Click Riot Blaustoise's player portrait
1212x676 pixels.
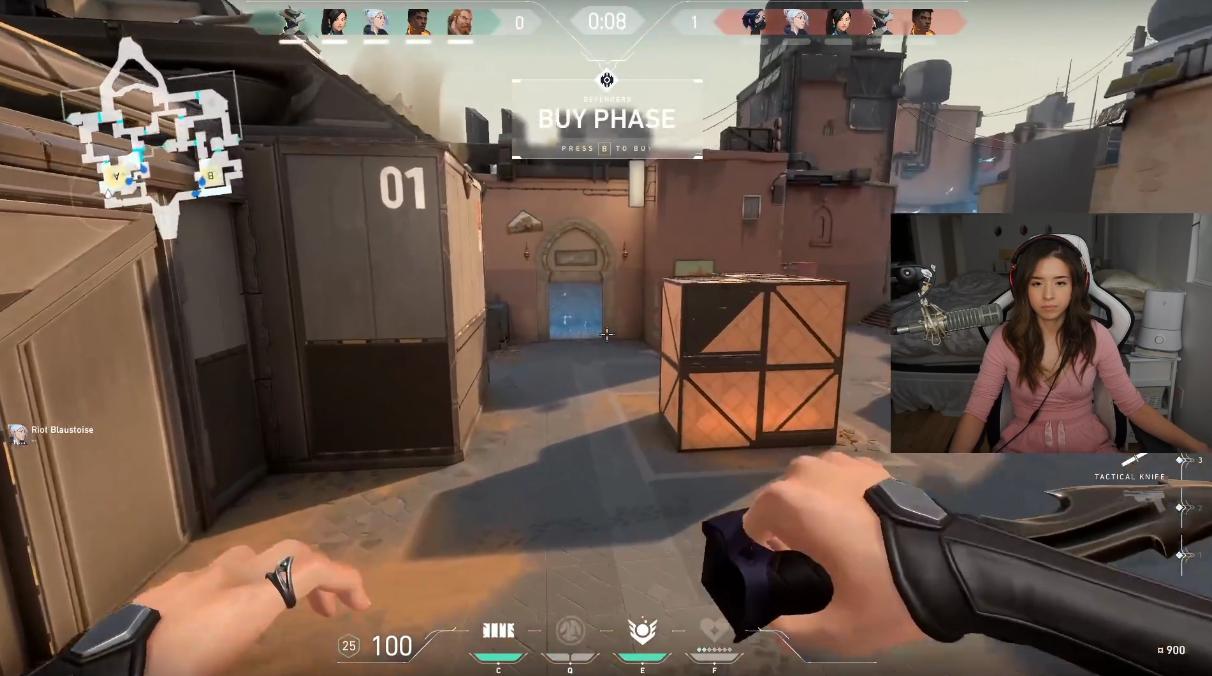(x=17, y=432)
